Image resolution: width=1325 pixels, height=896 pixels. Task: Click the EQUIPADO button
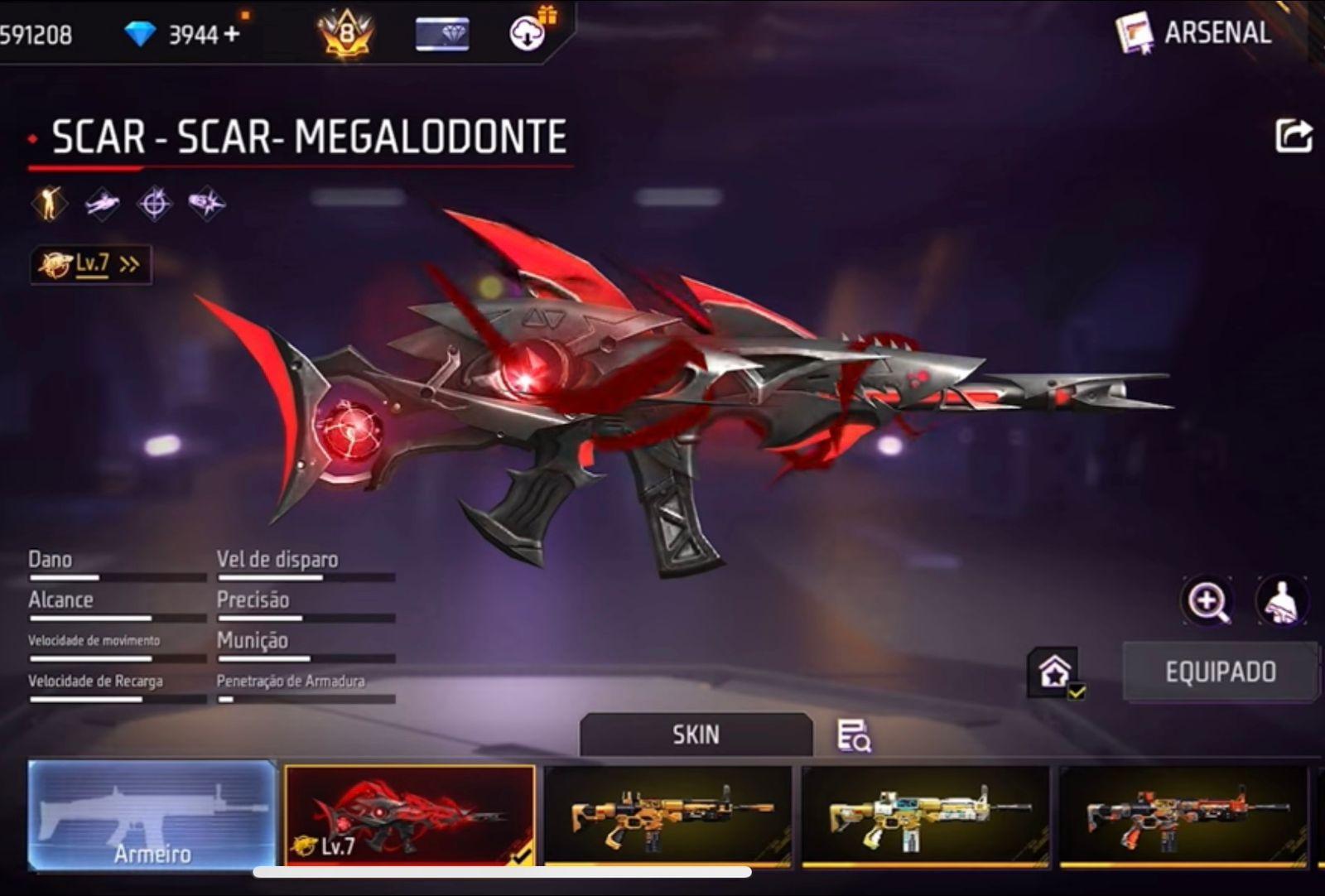(1219, 671)
